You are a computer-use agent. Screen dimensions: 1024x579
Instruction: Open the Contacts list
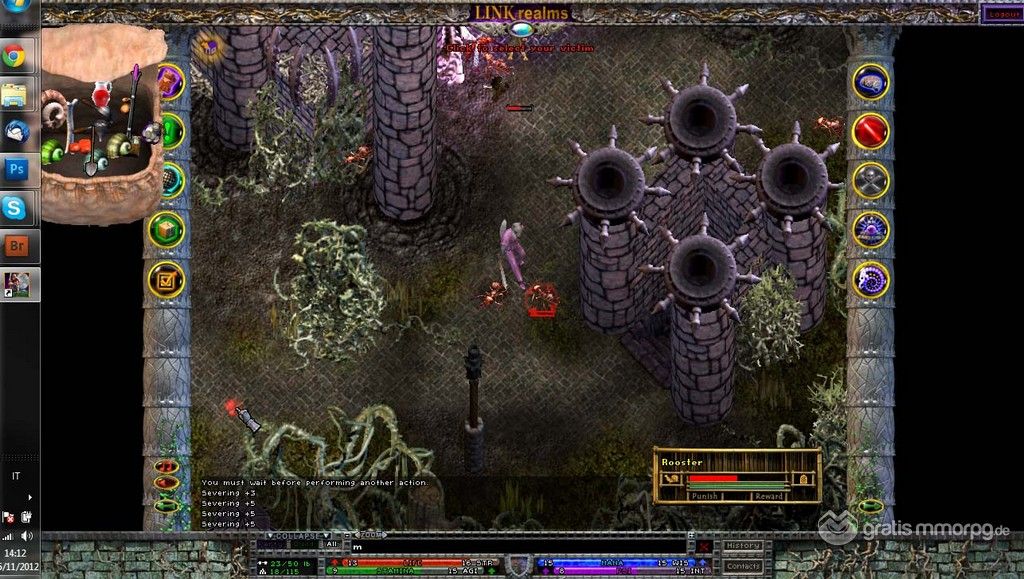point(743,566)
